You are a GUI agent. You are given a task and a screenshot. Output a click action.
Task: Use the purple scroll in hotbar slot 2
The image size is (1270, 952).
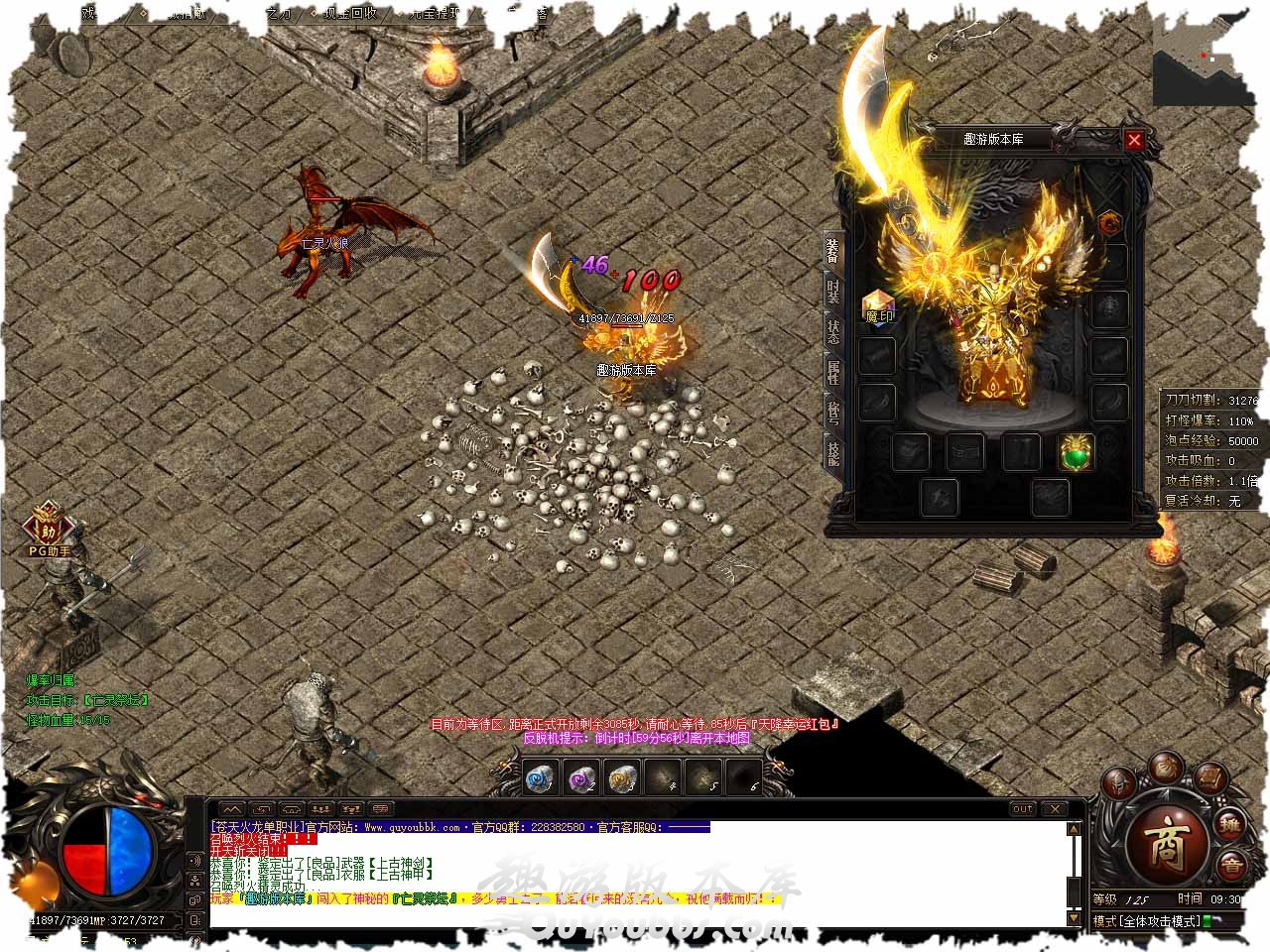click(580, 779)
